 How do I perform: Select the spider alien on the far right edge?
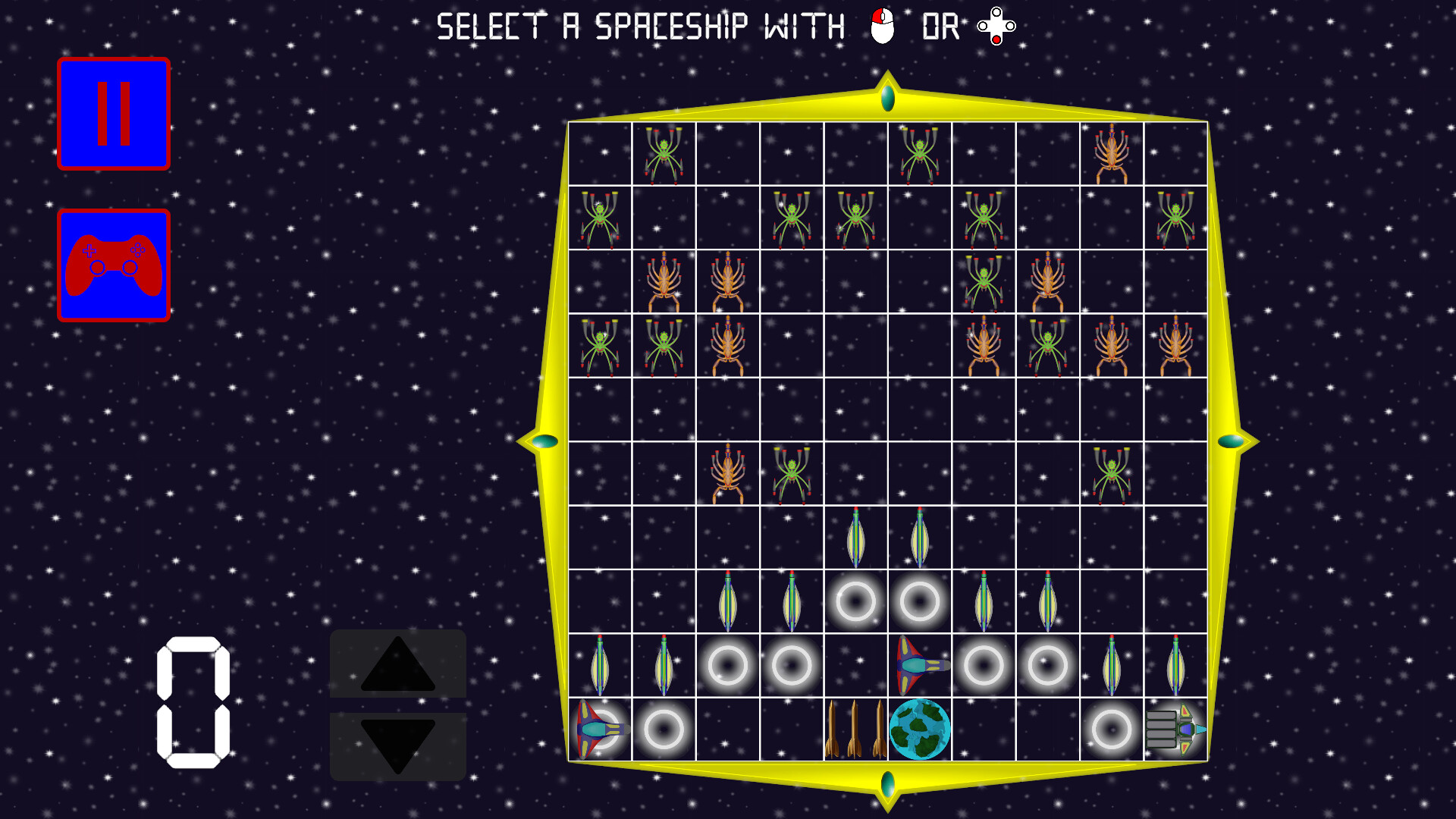tap(1176, 220)
